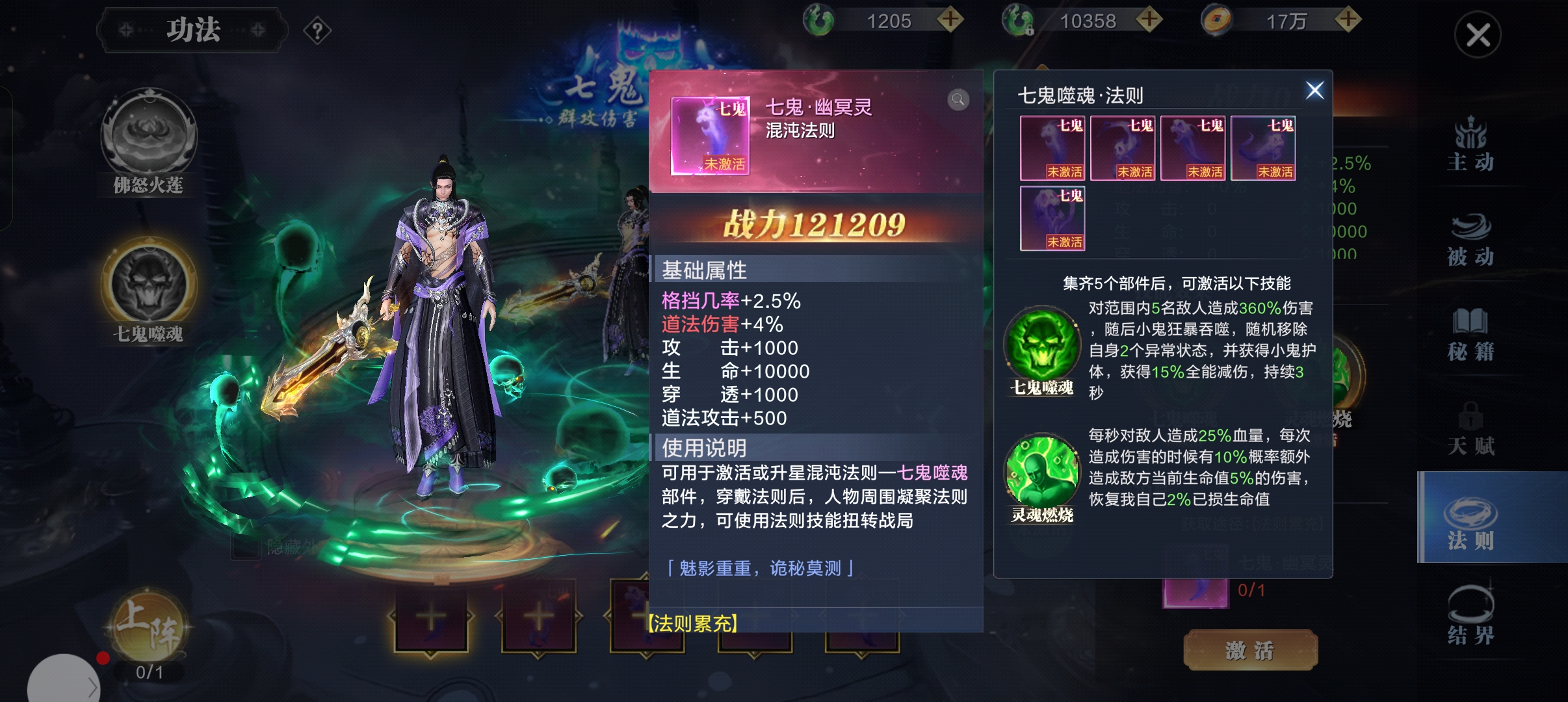
Task: Follow the 法则累充 link
Action: click(x=693, y=624)
